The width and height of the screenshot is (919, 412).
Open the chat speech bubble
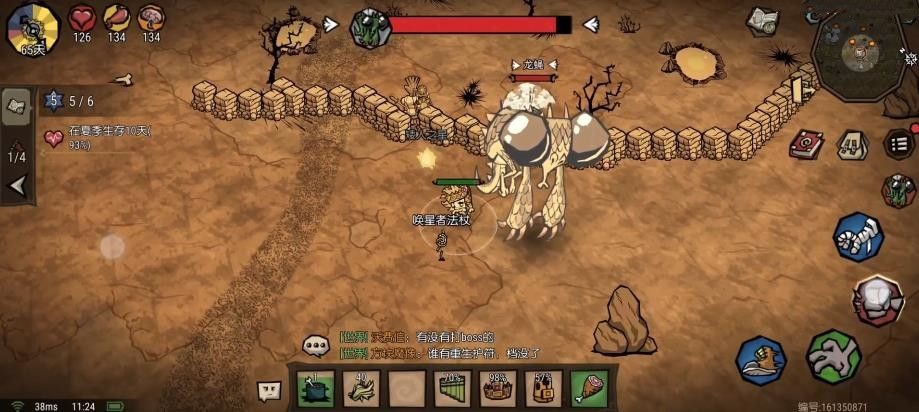click(317, 346)
